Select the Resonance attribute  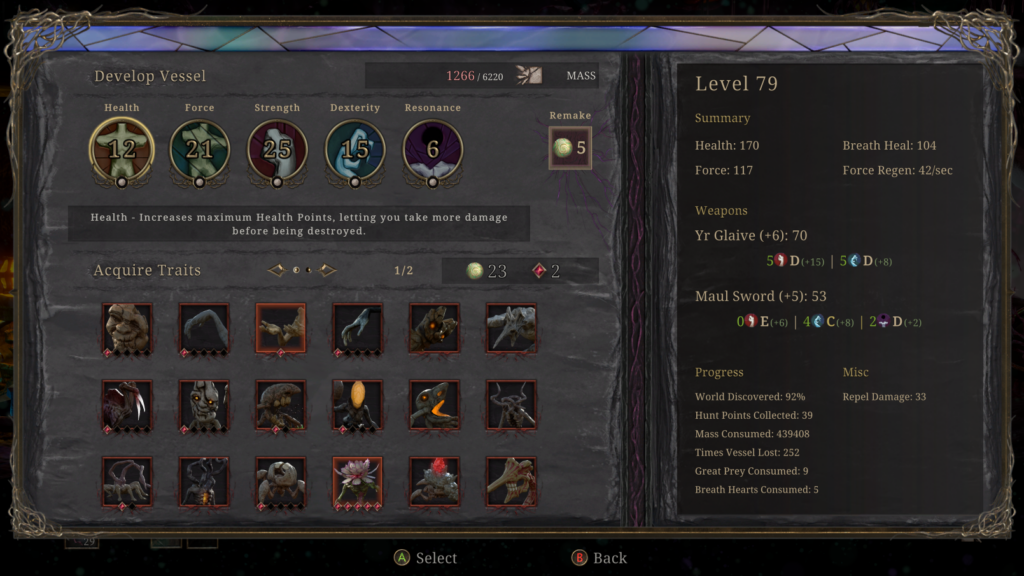tap(433, 149)
